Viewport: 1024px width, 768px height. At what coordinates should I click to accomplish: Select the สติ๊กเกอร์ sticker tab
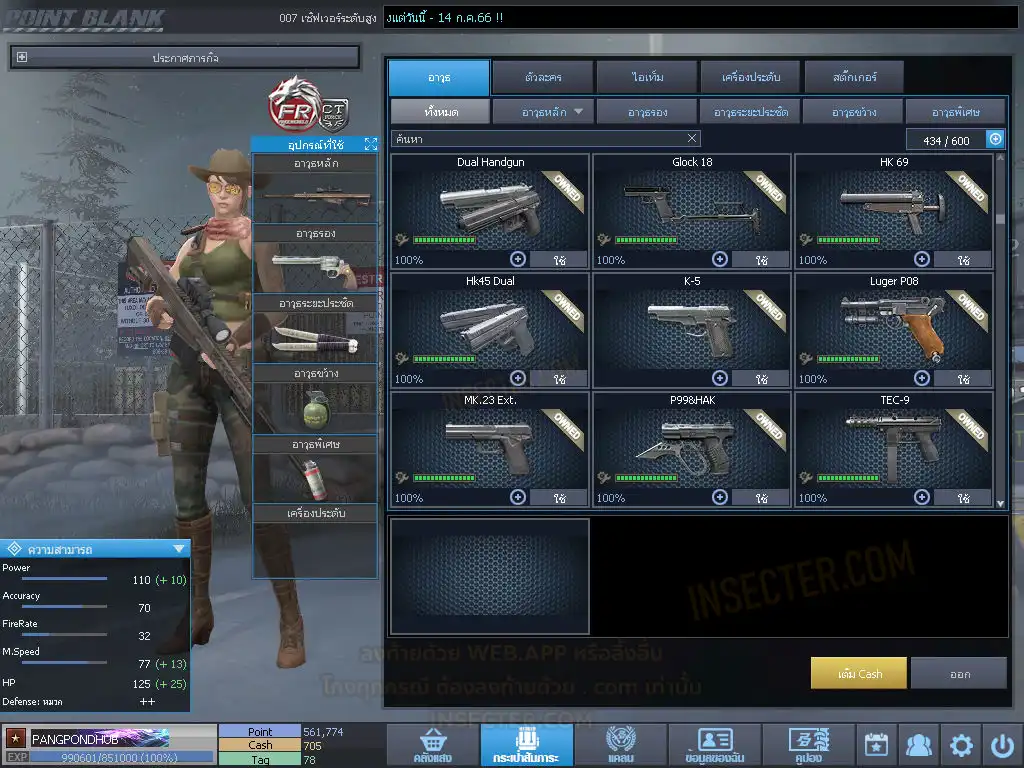pos(854,77)
